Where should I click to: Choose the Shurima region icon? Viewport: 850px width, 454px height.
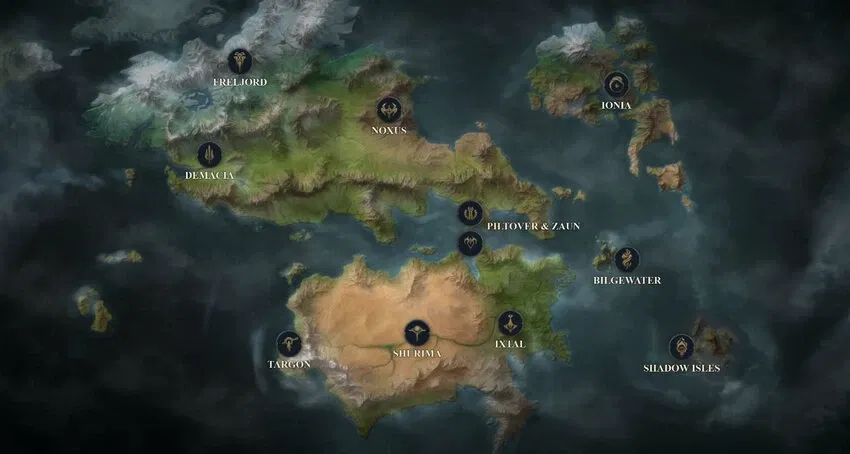[417, 333]
